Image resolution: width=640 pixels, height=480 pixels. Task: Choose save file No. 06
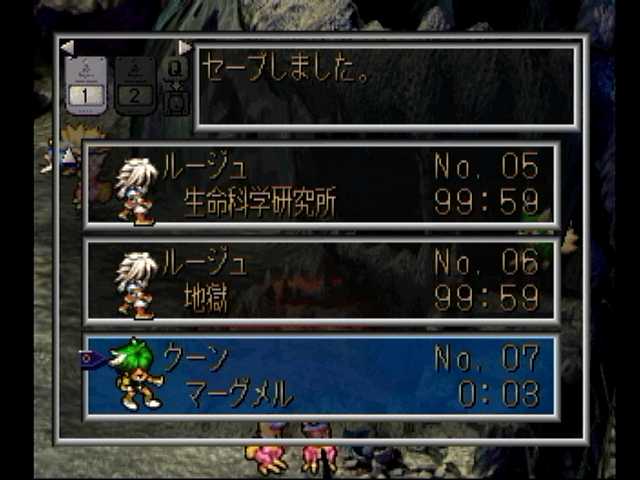point(321,281)
